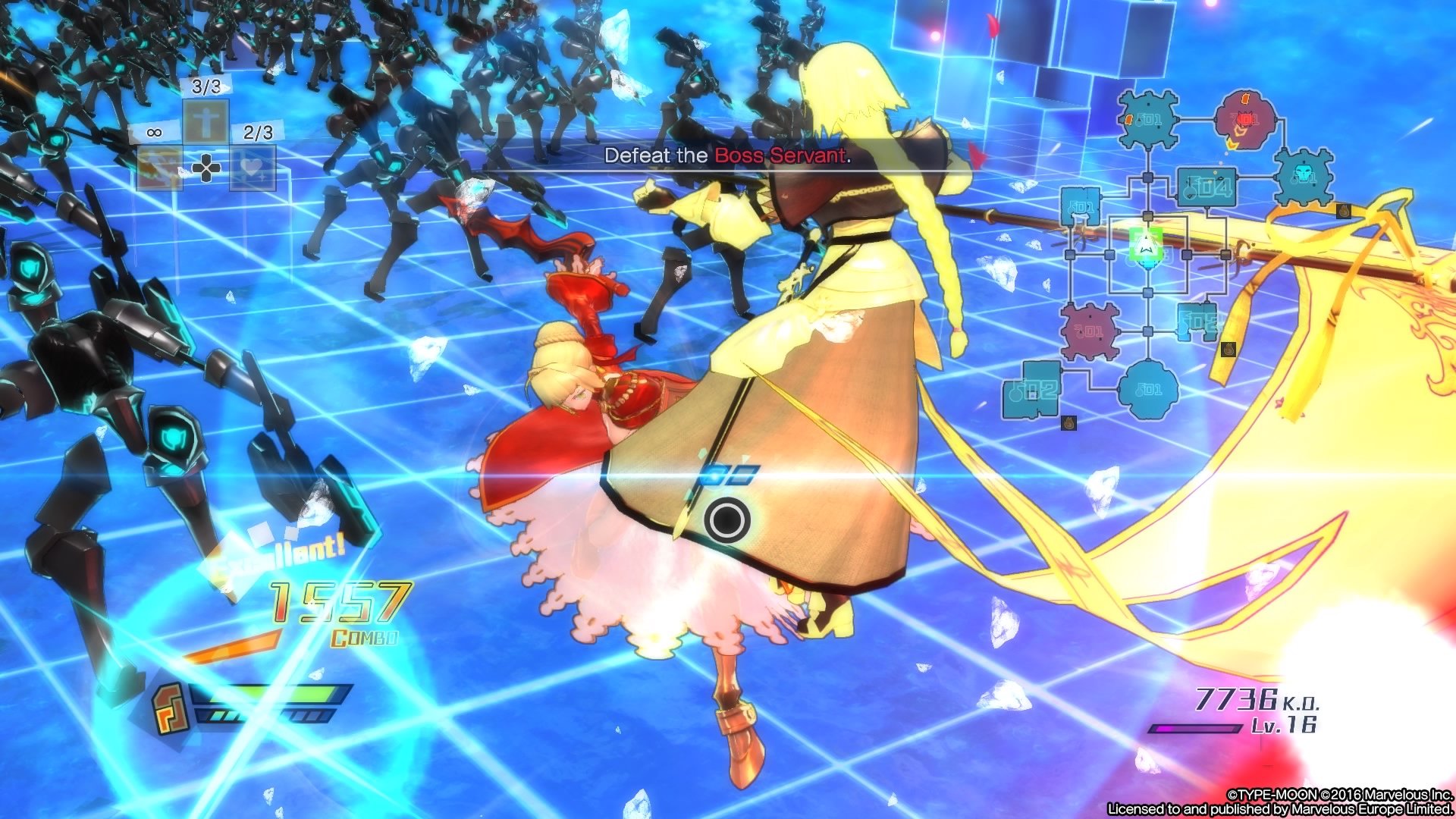The width and height of the screenshot is (1456, 819).
Task: Select the crucifix item on the d-pad
Action: tap(206, 121)
